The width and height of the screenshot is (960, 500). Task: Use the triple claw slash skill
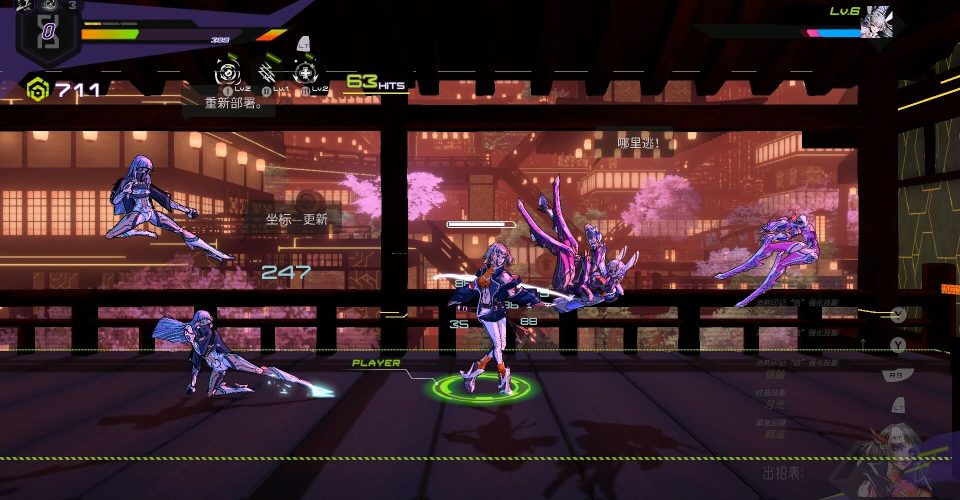coord(268,73)
